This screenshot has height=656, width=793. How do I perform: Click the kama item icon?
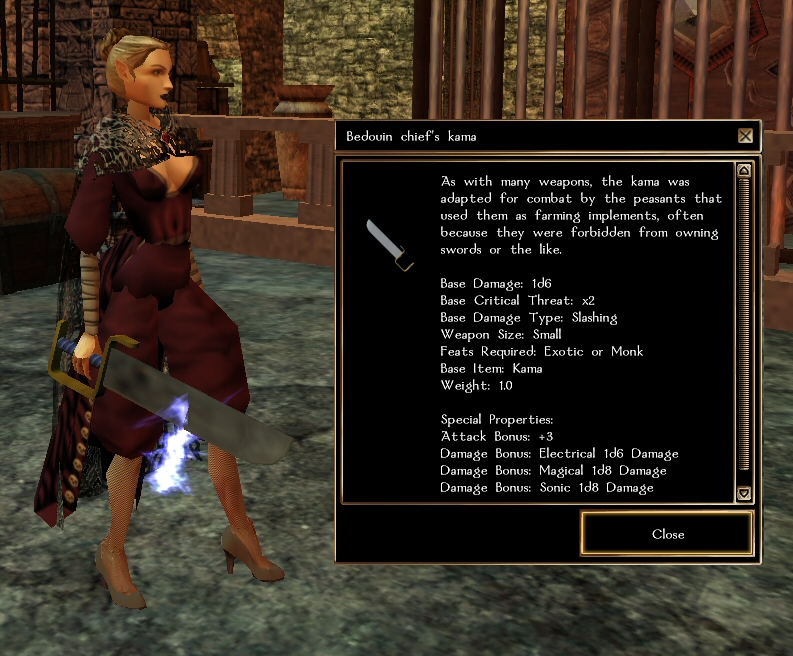[389, 246]
